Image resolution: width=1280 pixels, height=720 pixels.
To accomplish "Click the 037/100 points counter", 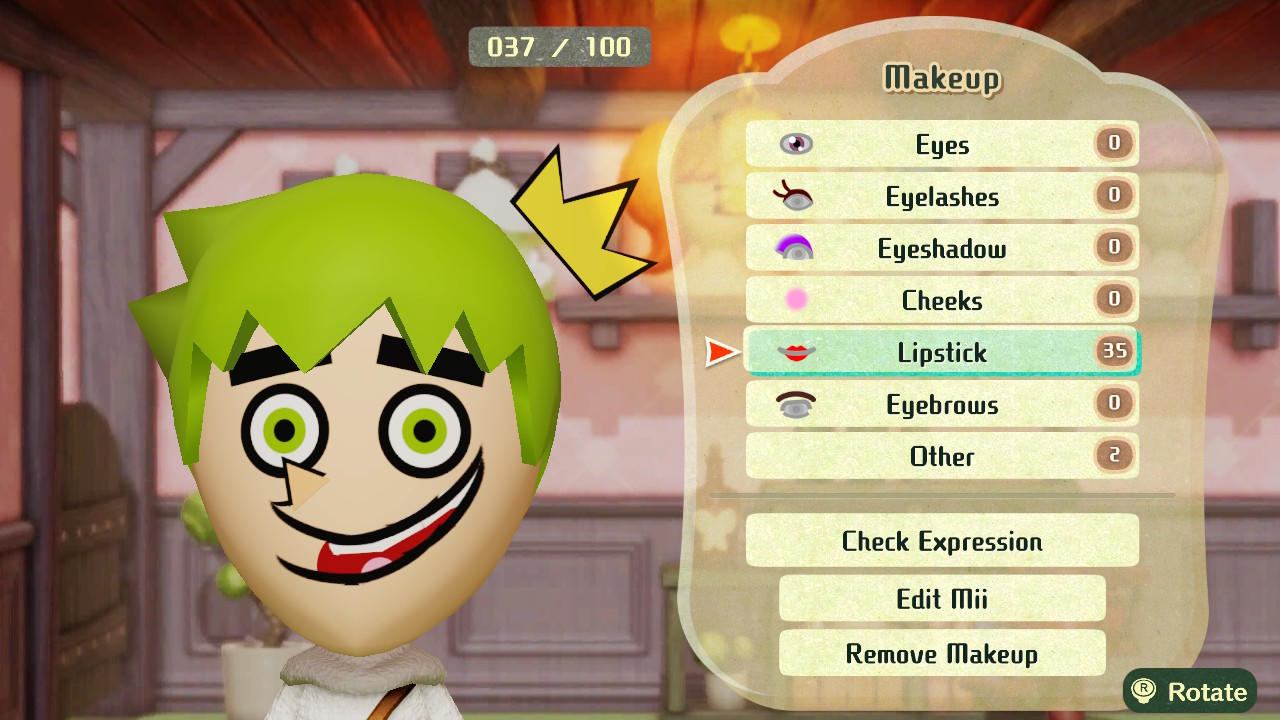I will pyautogui.click(x=559, y=46).
